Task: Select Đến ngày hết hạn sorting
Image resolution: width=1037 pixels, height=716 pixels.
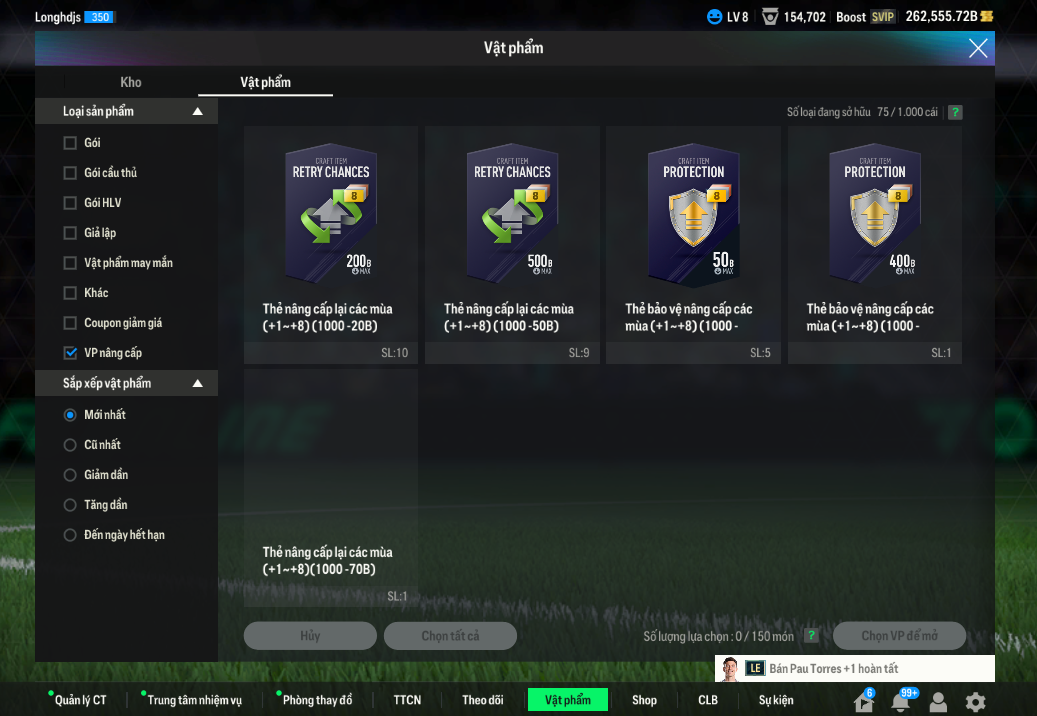Action: (x=70, y=535)
